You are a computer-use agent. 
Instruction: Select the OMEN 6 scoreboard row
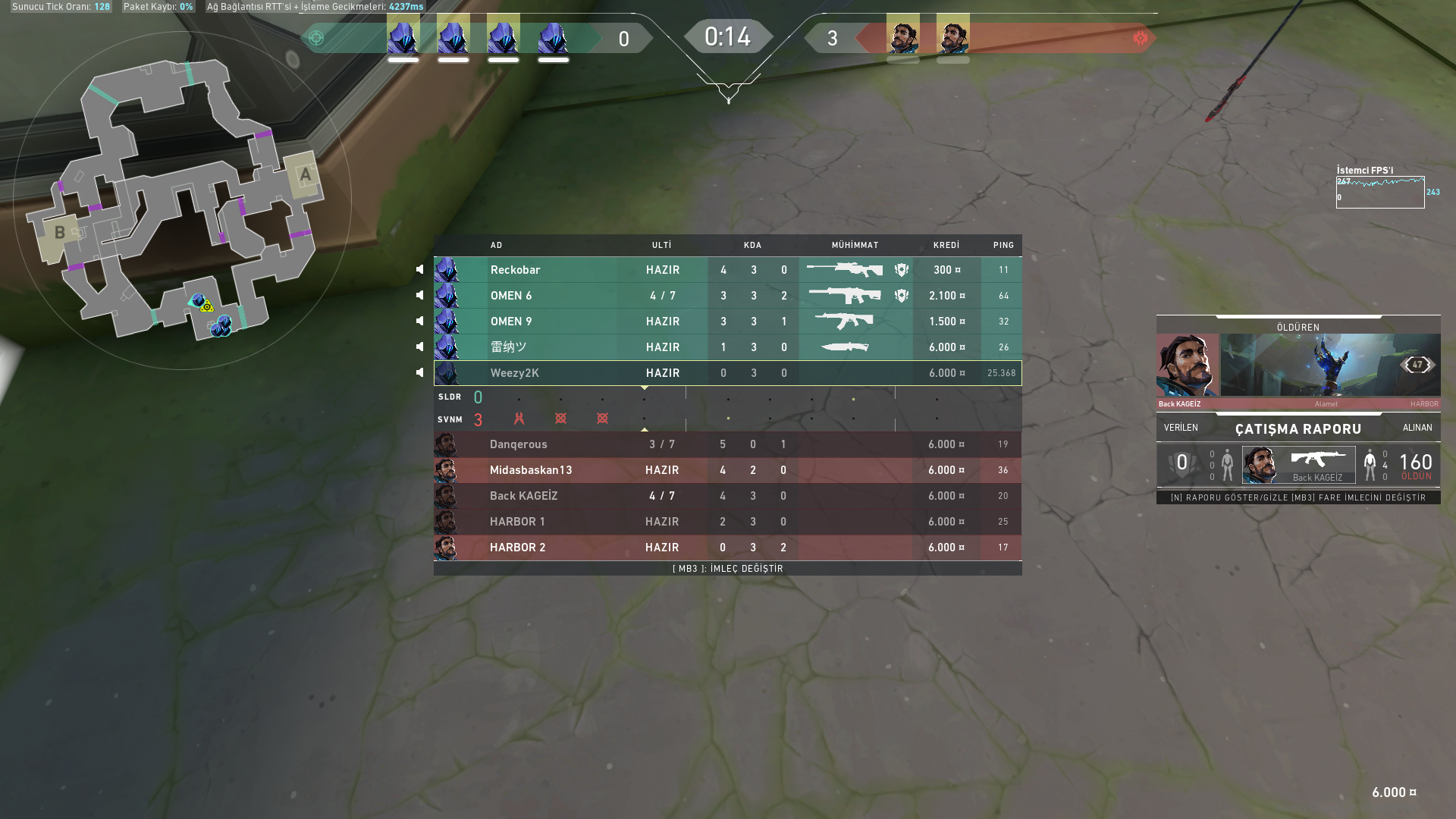click(x=726, y=296)
